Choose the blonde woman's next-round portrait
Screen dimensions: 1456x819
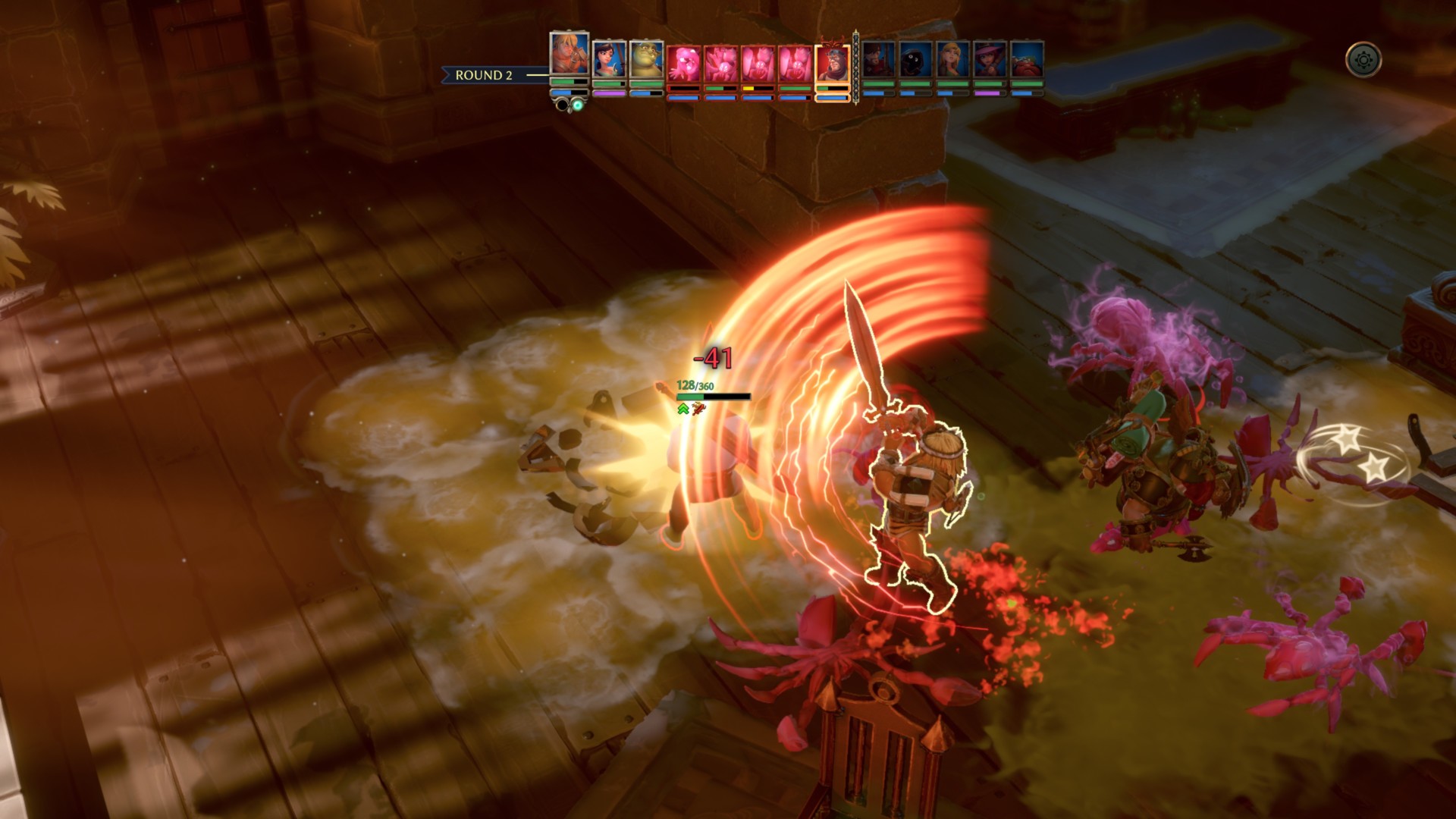coord(953,60)
